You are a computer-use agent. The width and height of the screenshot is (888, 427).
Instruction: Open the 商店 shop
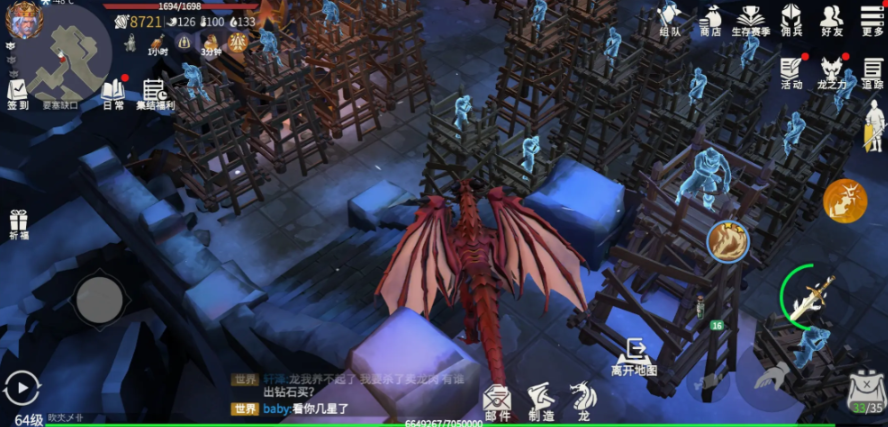[x=711, y=20]
